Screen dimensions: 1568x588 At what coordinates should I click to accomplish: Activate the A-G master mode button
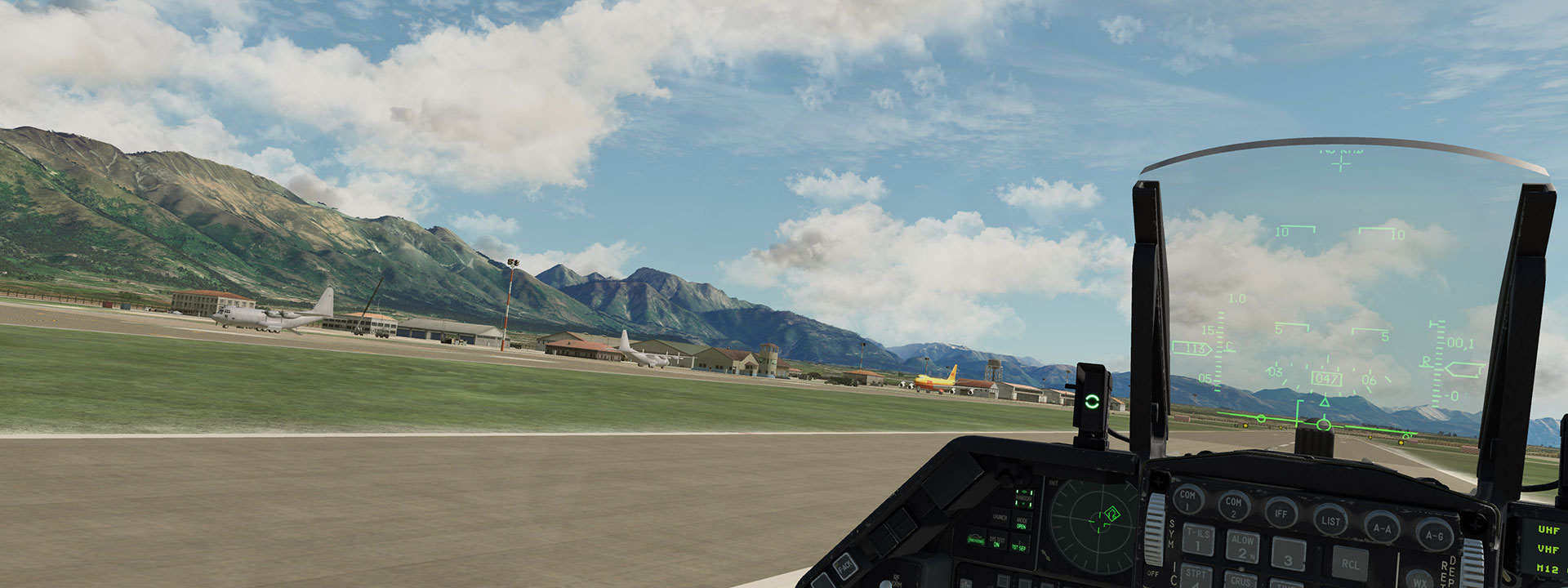point(1433,536)
